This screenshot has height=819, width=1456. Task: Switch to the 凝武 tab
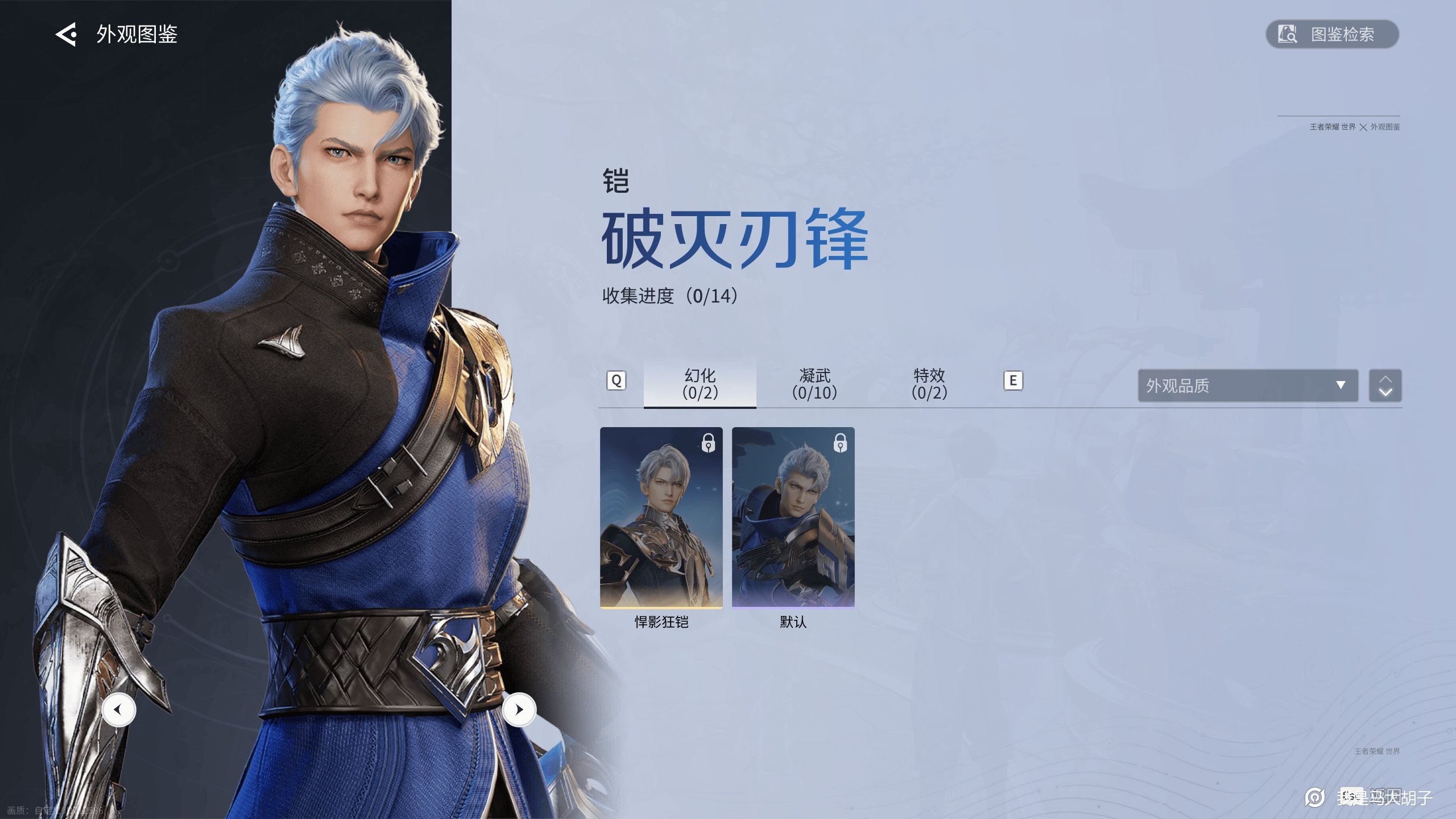(814, 384)
